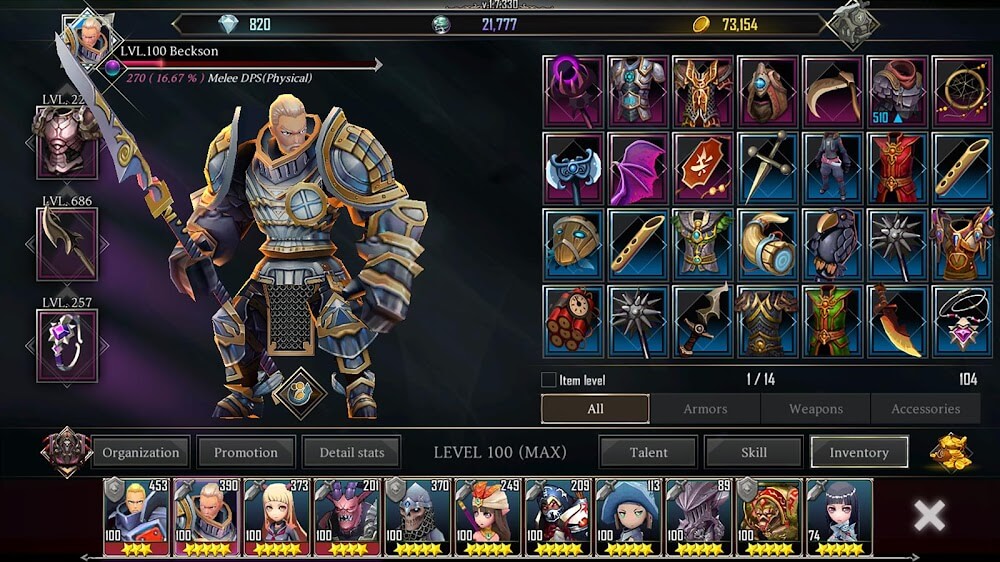This screenshot has width=1000, height=562.
Task: Show Detail stats
Action: pos(351,452)
